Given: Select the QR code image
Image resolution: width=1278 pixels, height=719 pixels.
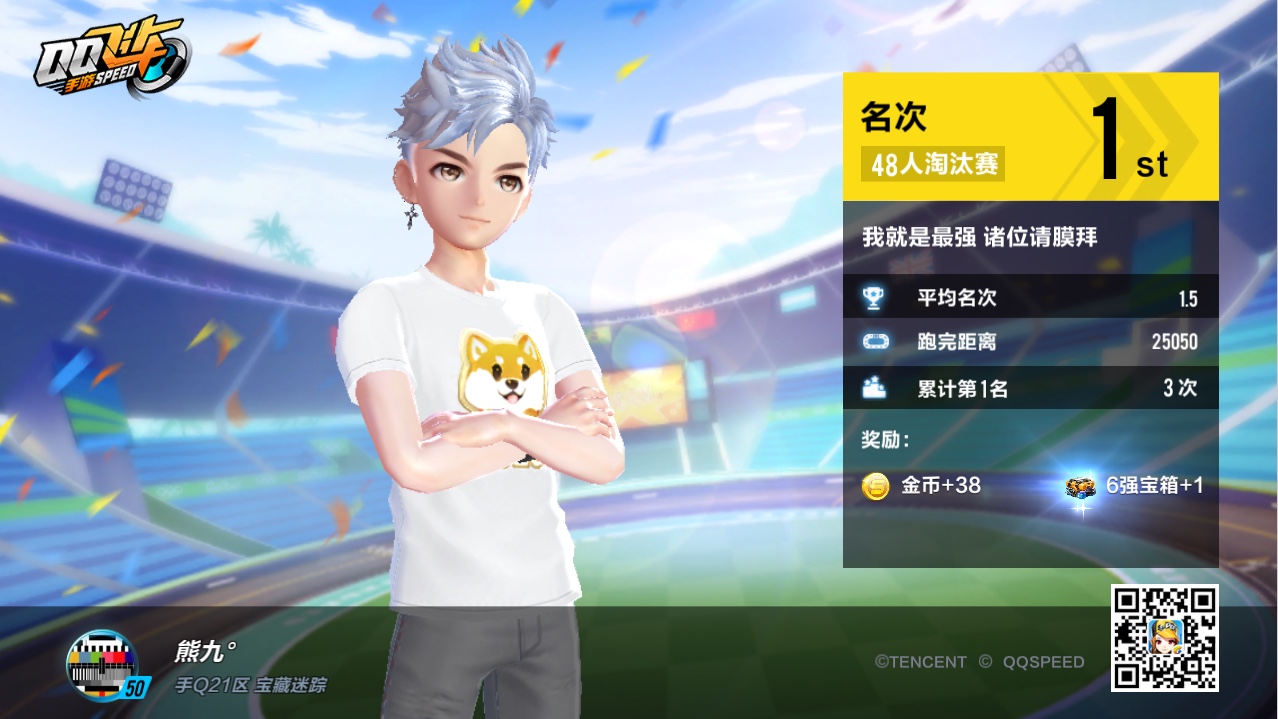Looking at the screenshot, I should point(1164,637).
